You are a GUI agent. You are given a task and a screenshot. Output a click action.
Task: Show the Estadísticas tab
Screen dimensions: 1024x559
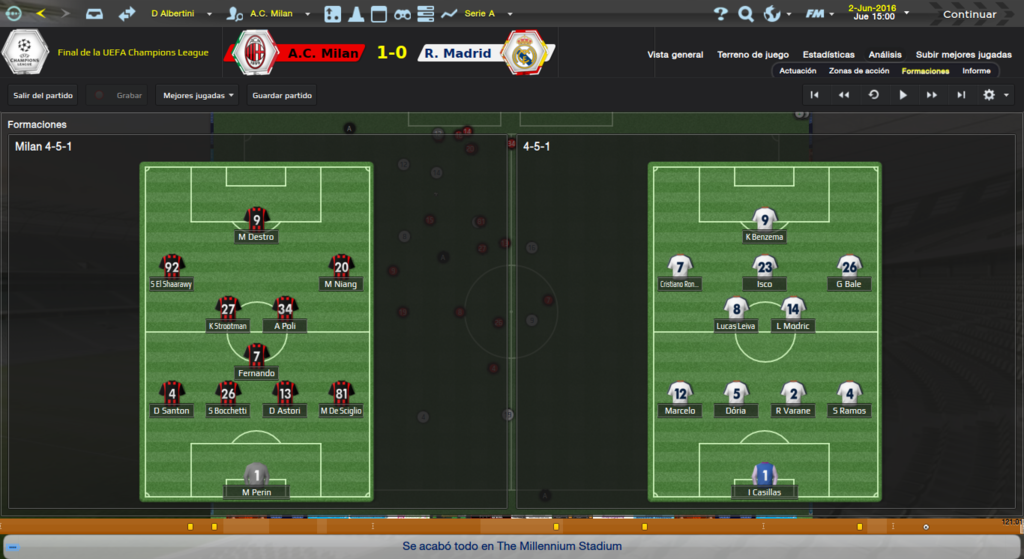[x=828, y=55]
